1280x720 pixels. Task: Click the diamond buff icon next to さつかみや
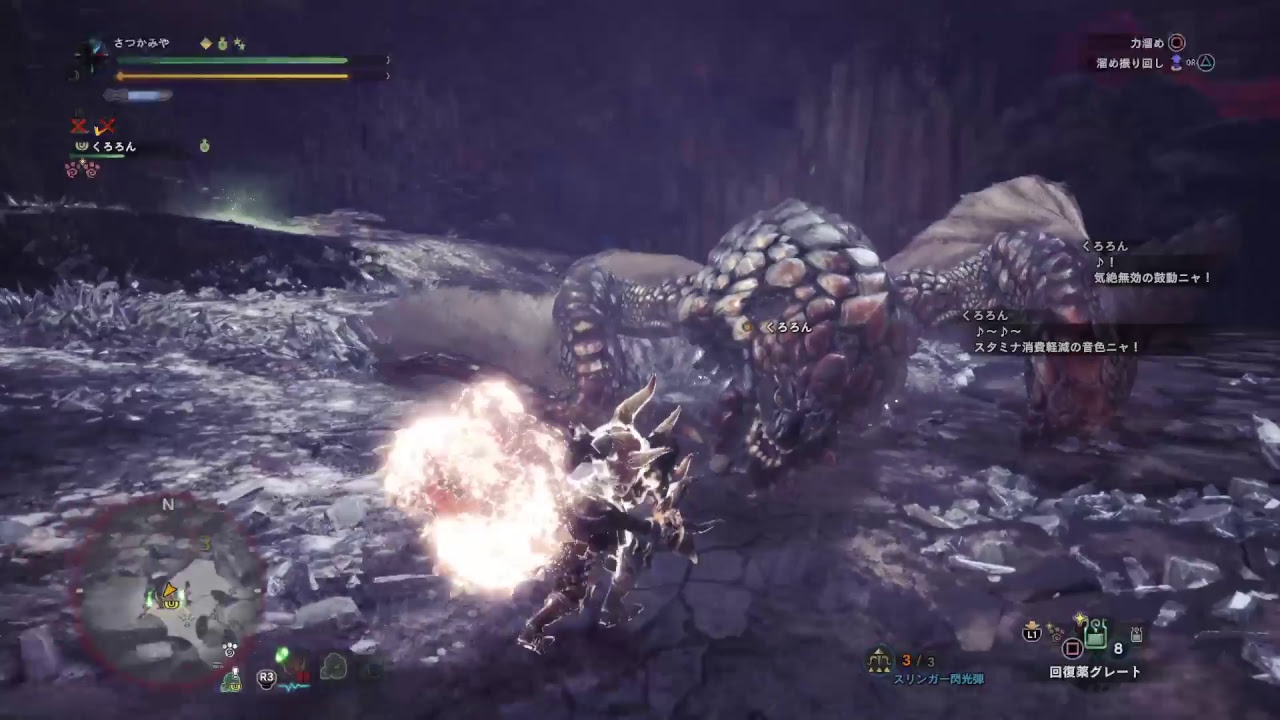[205, 43]
